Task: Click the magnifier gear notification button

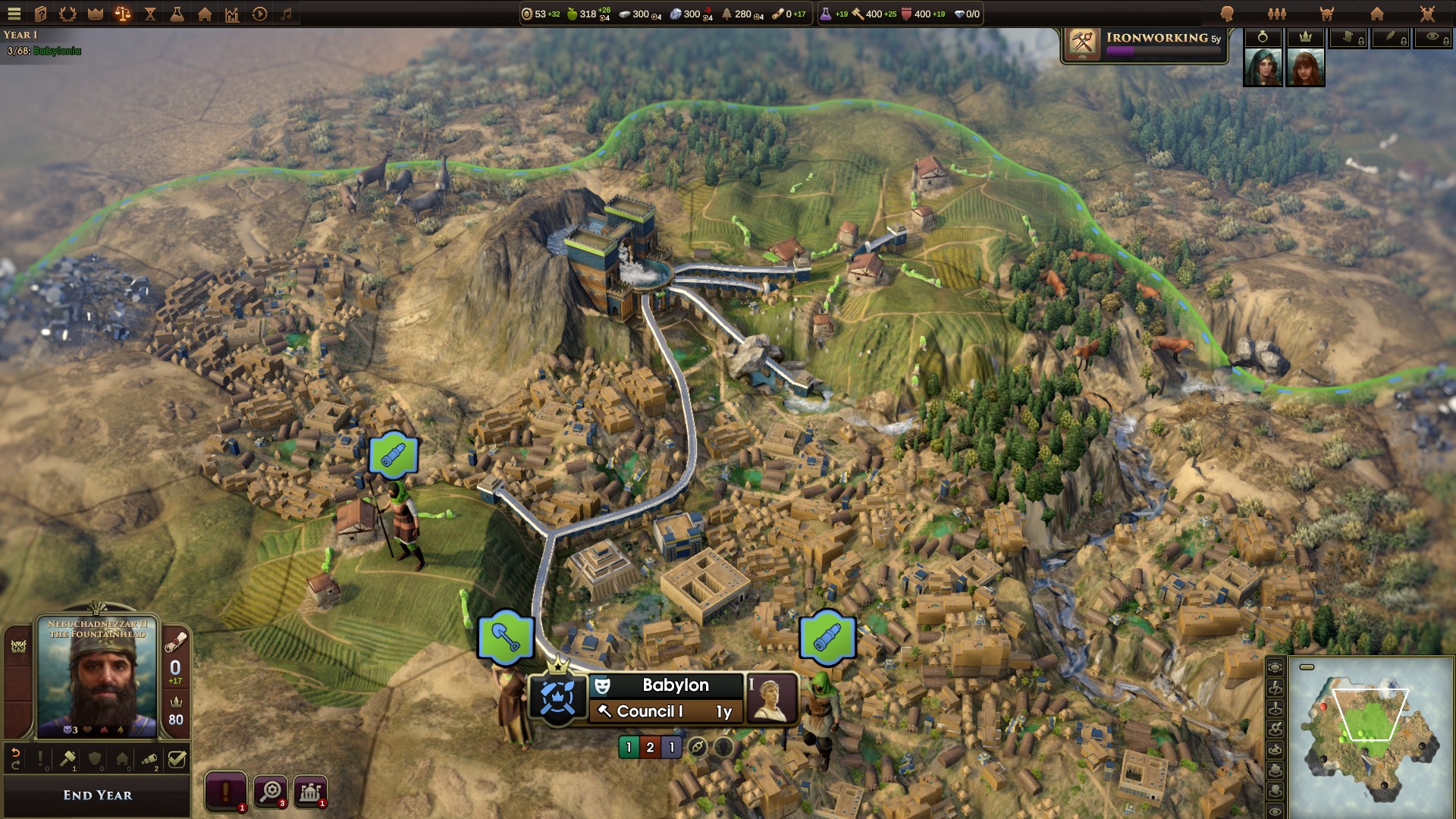Action: click(270, 792)
